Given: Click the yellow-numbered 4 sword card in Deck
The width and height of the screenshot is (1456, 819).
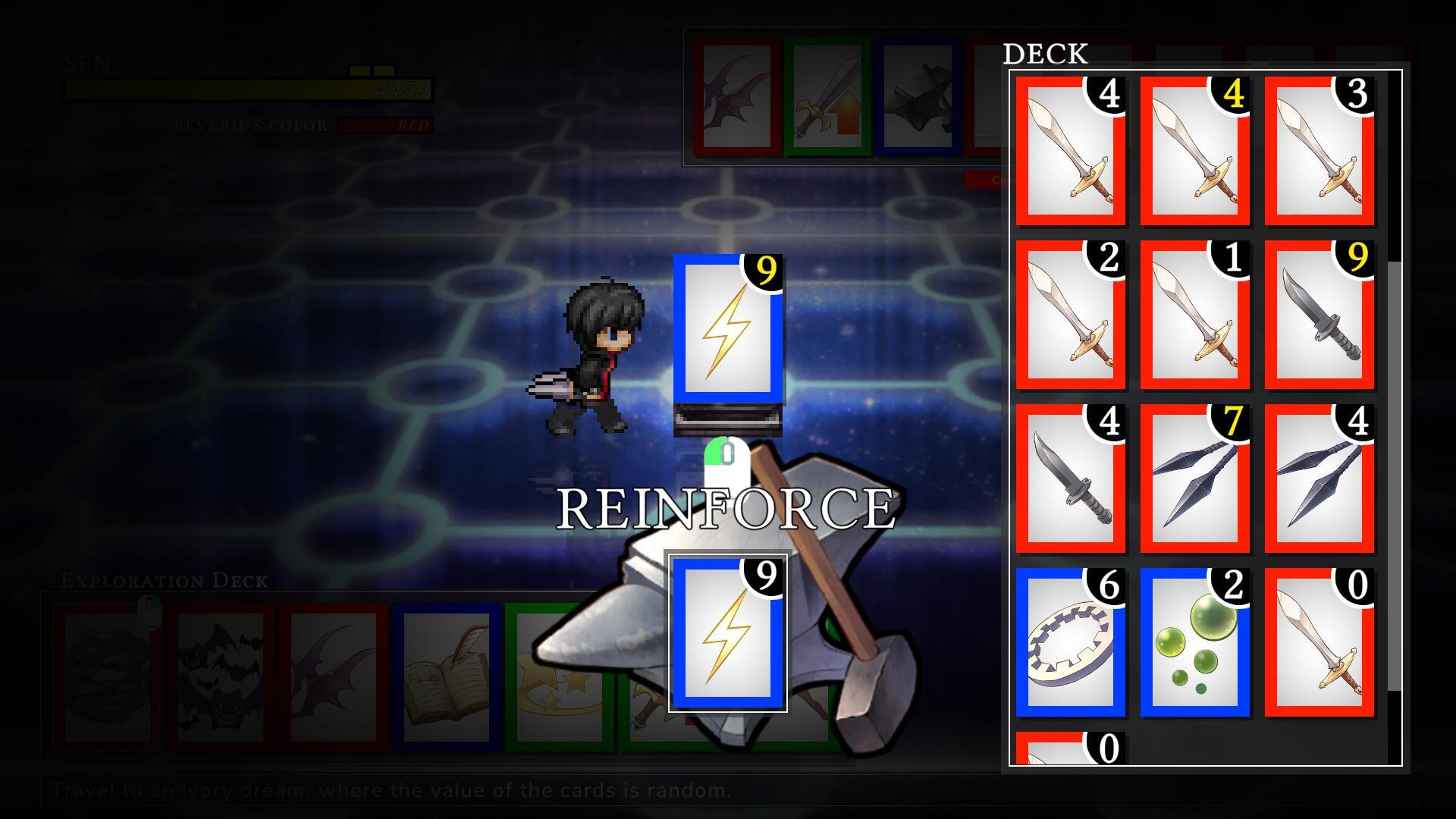Looking at the screenshot, I should (1195, 152).
